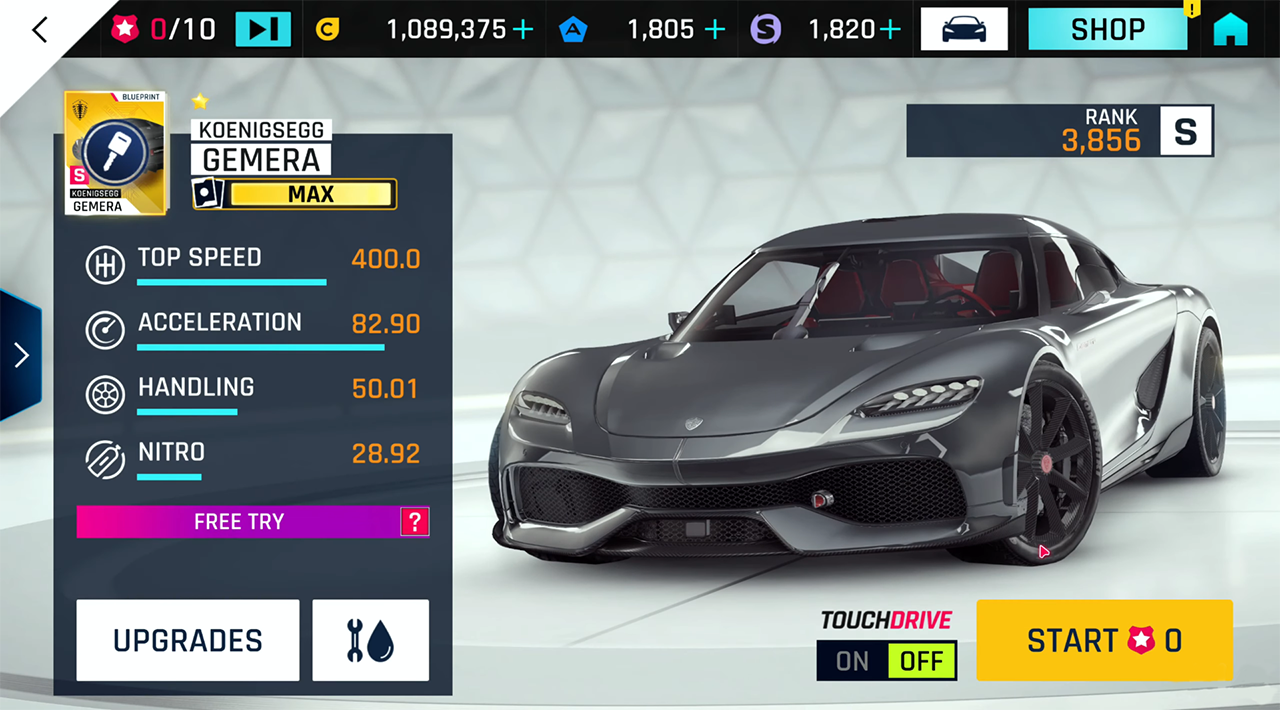The height and width of the screenshot is (710, 1280).
Task: Start the race with the yellow button
Action: [x=1104, y=640]
